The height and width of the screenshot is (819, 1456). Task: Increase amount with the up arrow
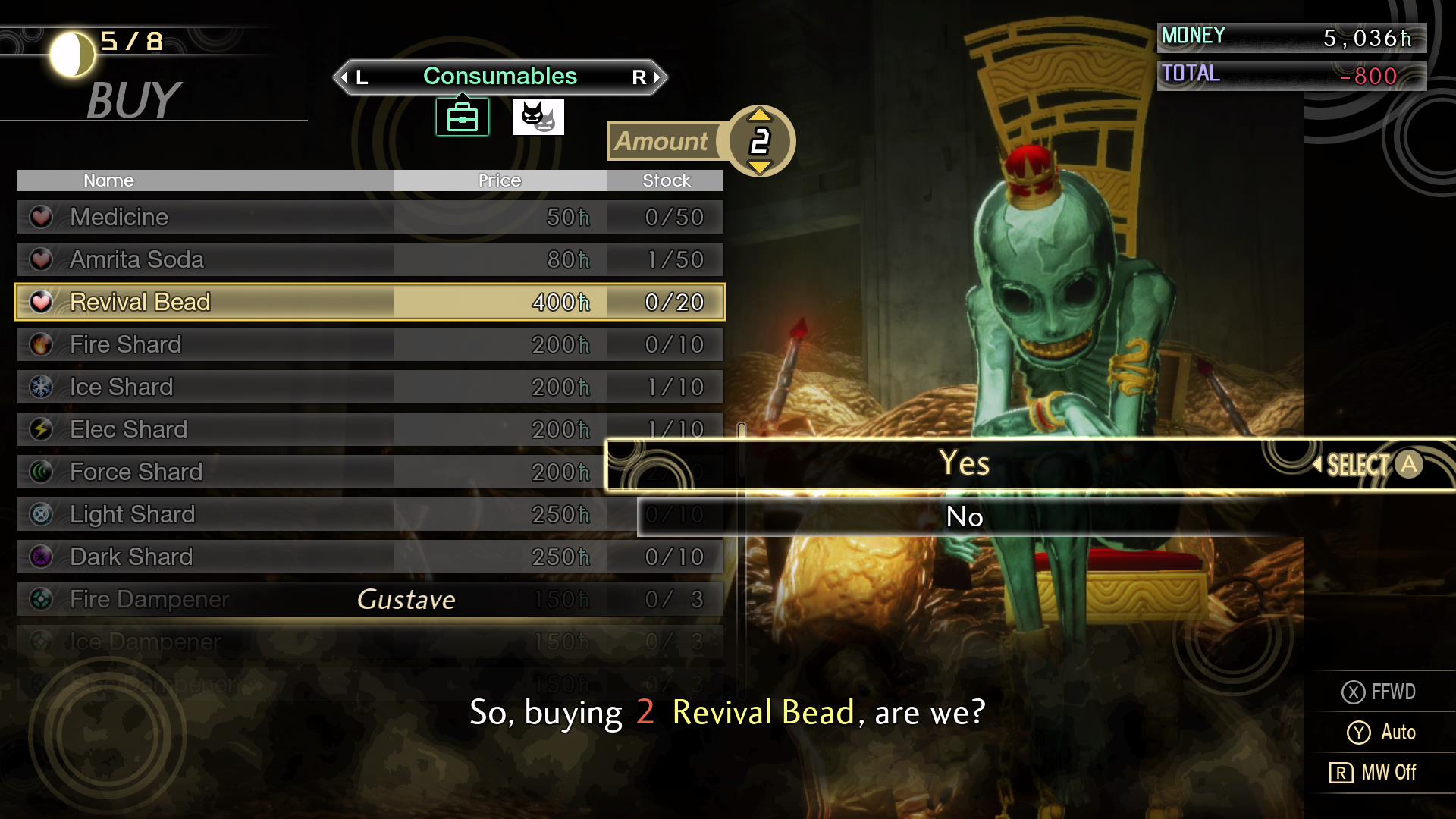[760, 116]
